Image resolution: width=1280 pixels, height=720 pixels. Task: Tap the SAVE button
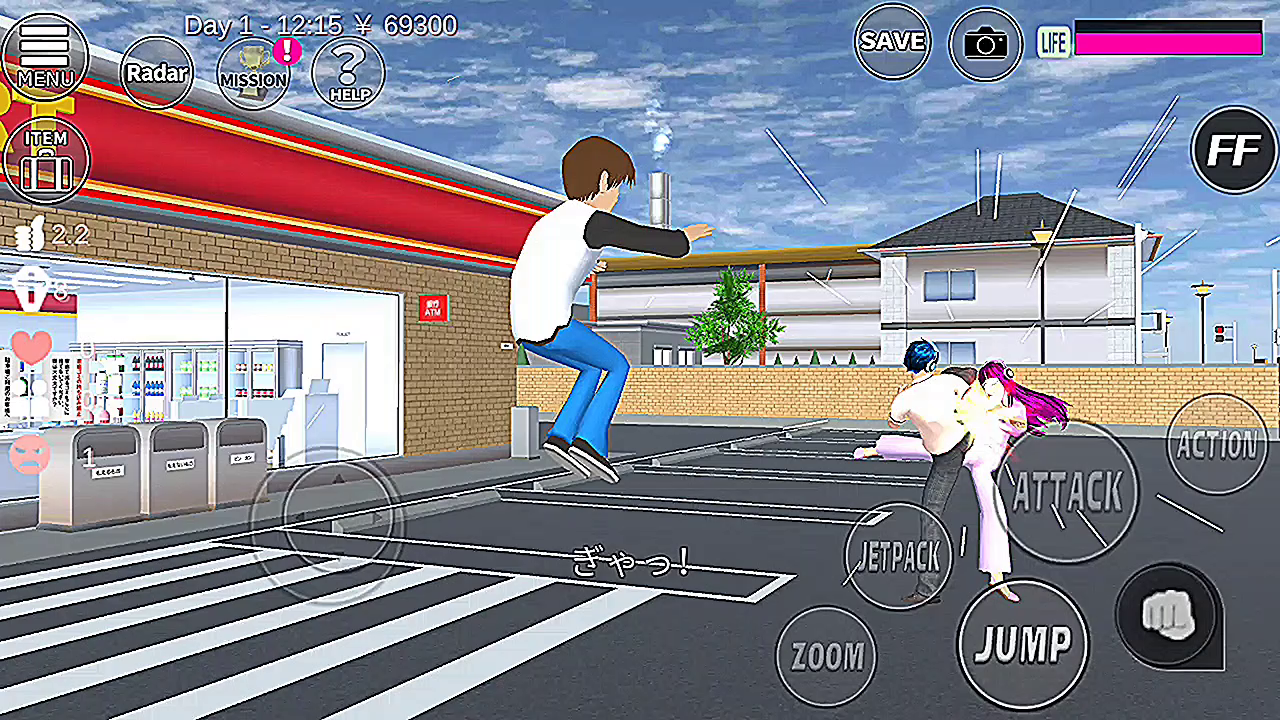pyautogui.click(x=892, y=41)
